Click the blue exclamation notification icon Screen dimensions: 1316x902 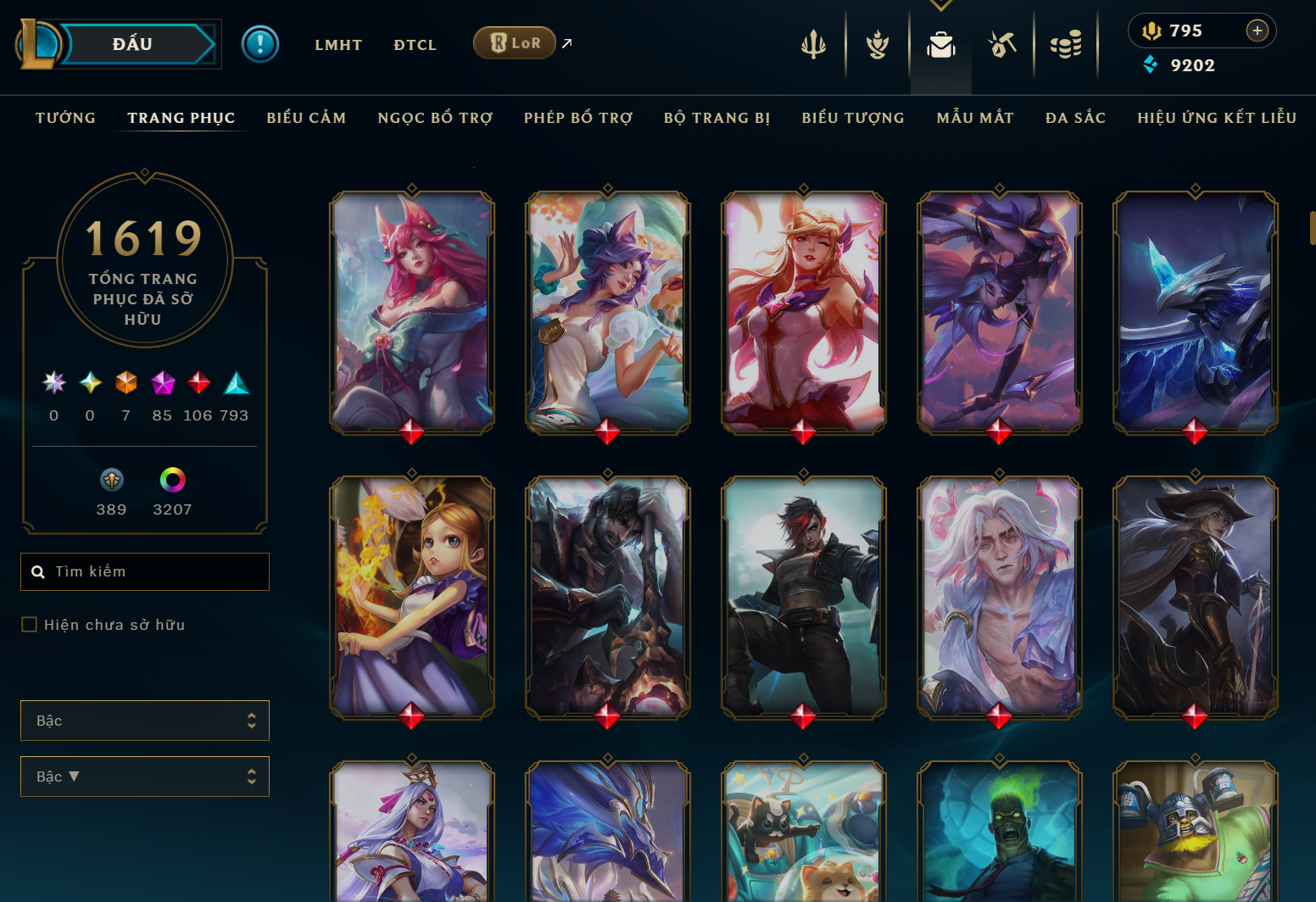tap(260, 44)
